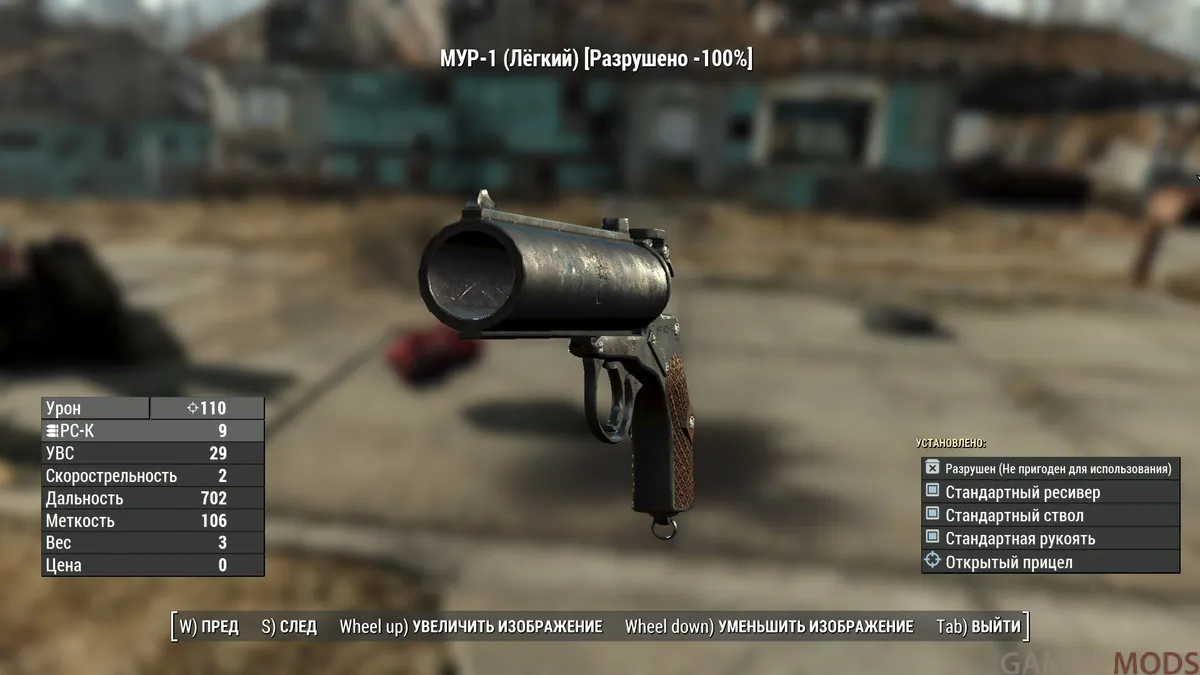
Task: Show next item with СЛЕД
Action: click(288, 627)
